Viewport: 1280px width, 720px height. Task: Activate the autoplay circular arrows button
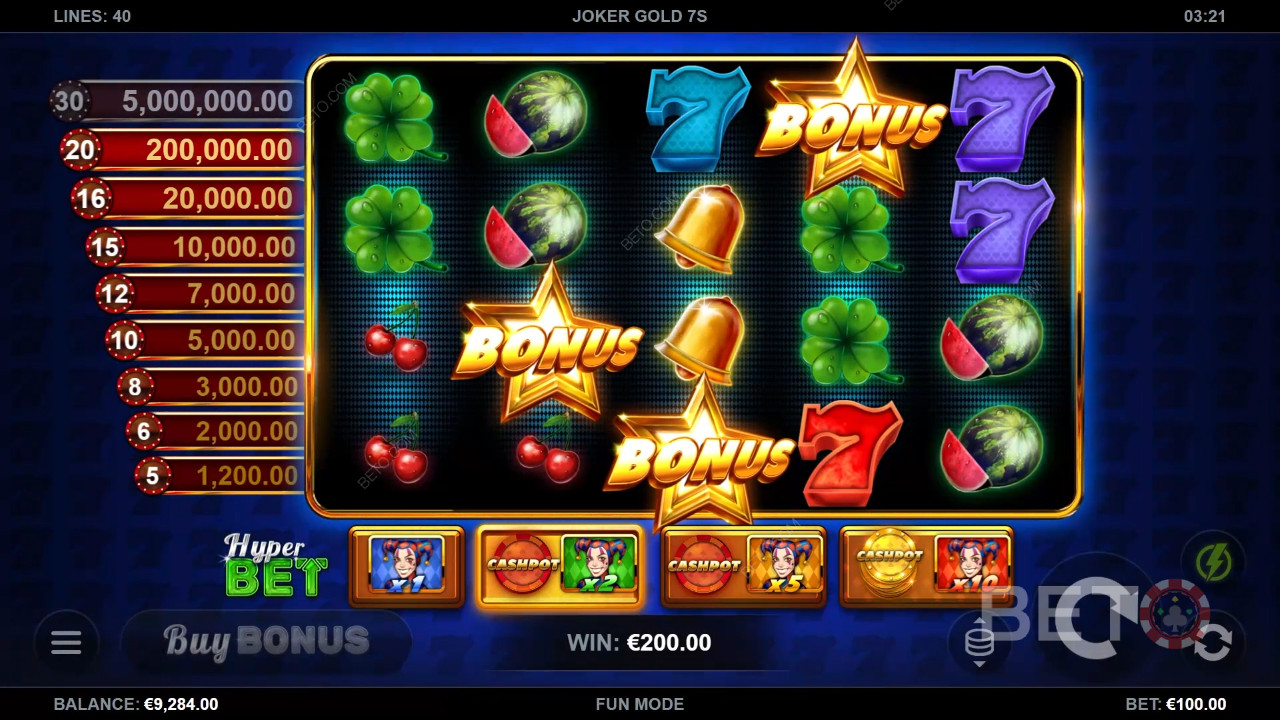(1212, 644)
